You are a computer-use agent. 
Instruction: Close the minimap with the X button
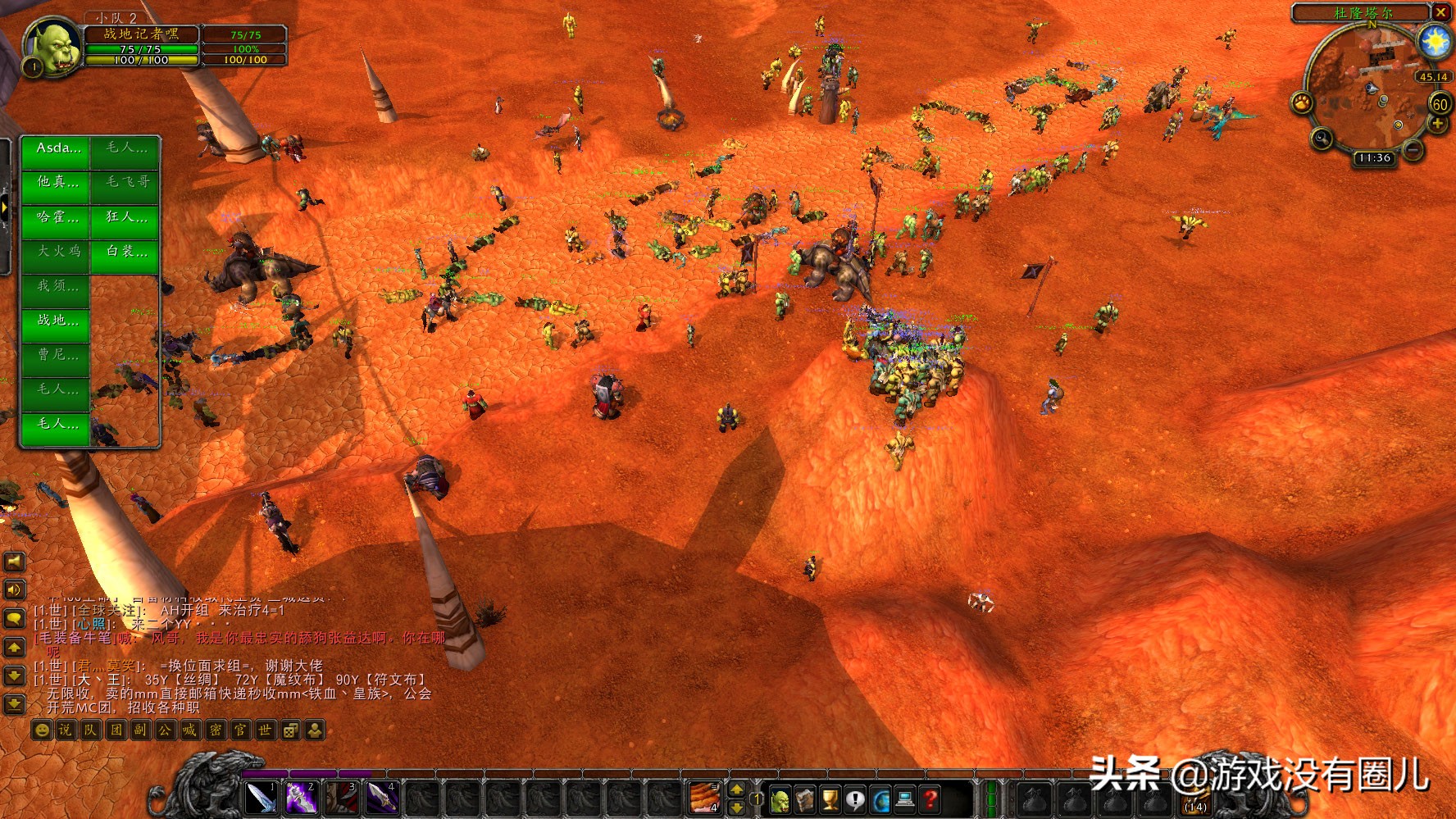pyautogui.click(x=1440, y=12)
